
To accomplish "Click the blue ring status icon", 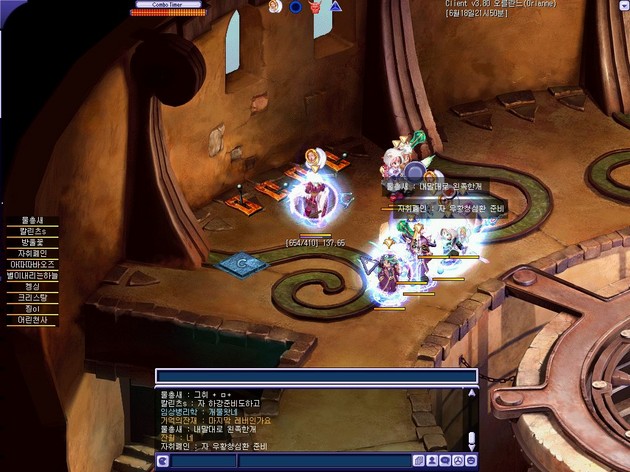I will 295,7.
